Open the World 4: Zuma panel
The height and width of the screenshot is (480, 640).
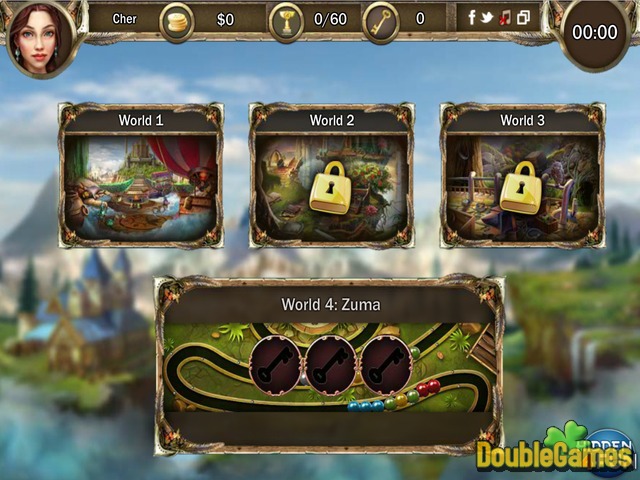click(x=329, y=365)
